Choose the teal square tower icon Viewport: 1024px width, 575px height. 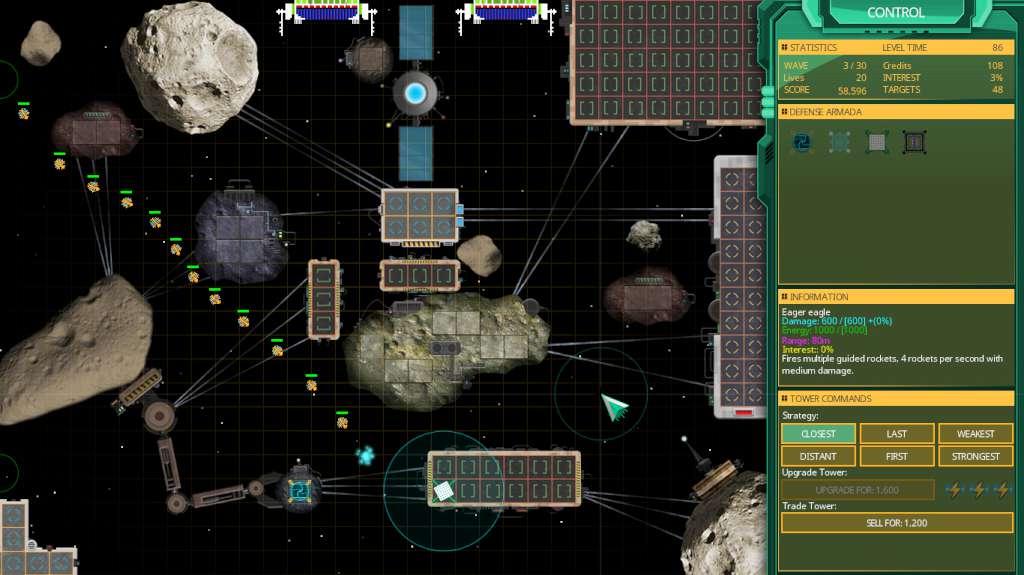[839, 143]
